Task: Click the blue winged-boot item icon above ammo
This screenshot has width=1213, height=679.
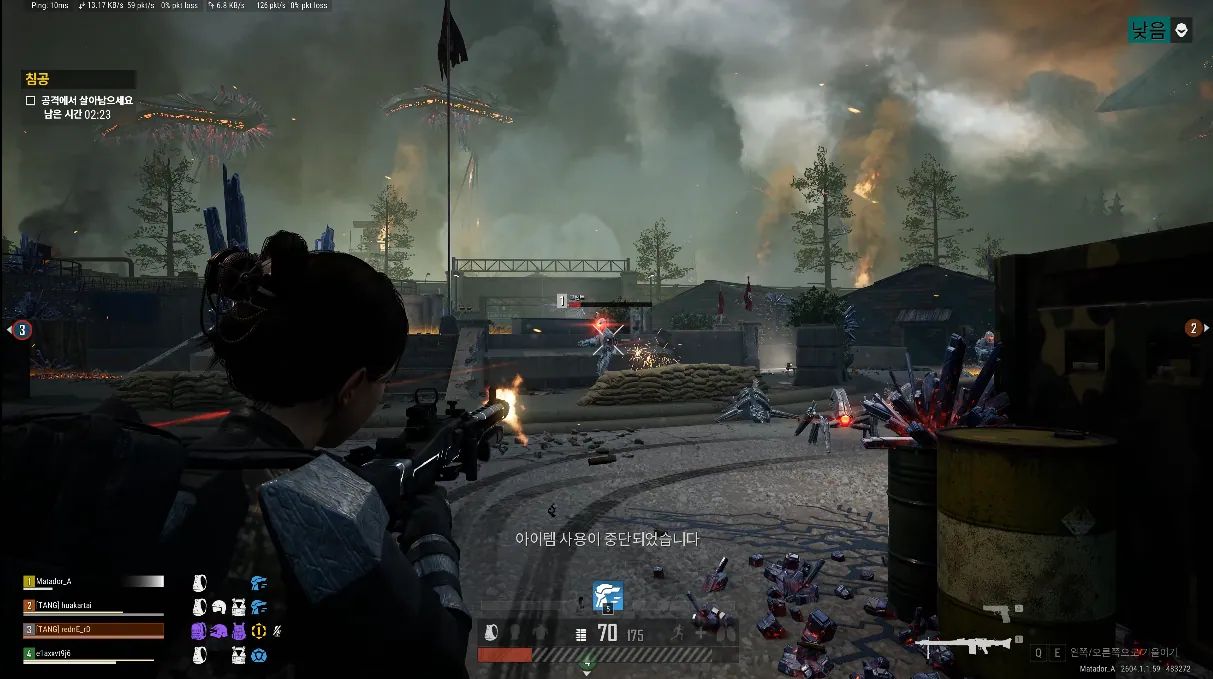Action: tap(607, 595)
